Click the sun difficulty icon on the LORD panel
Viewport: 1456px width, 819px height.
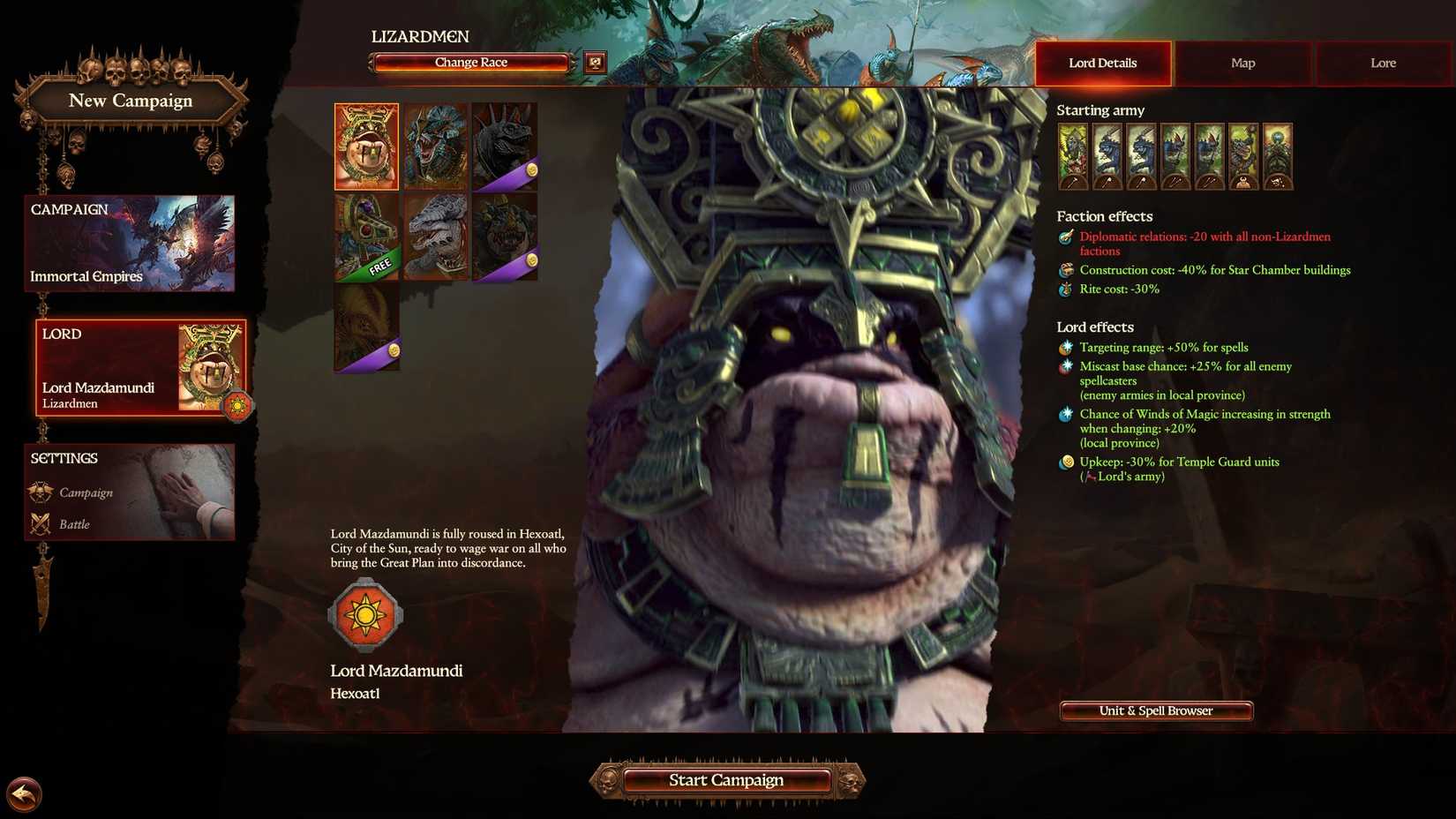(x=236, y=406)
